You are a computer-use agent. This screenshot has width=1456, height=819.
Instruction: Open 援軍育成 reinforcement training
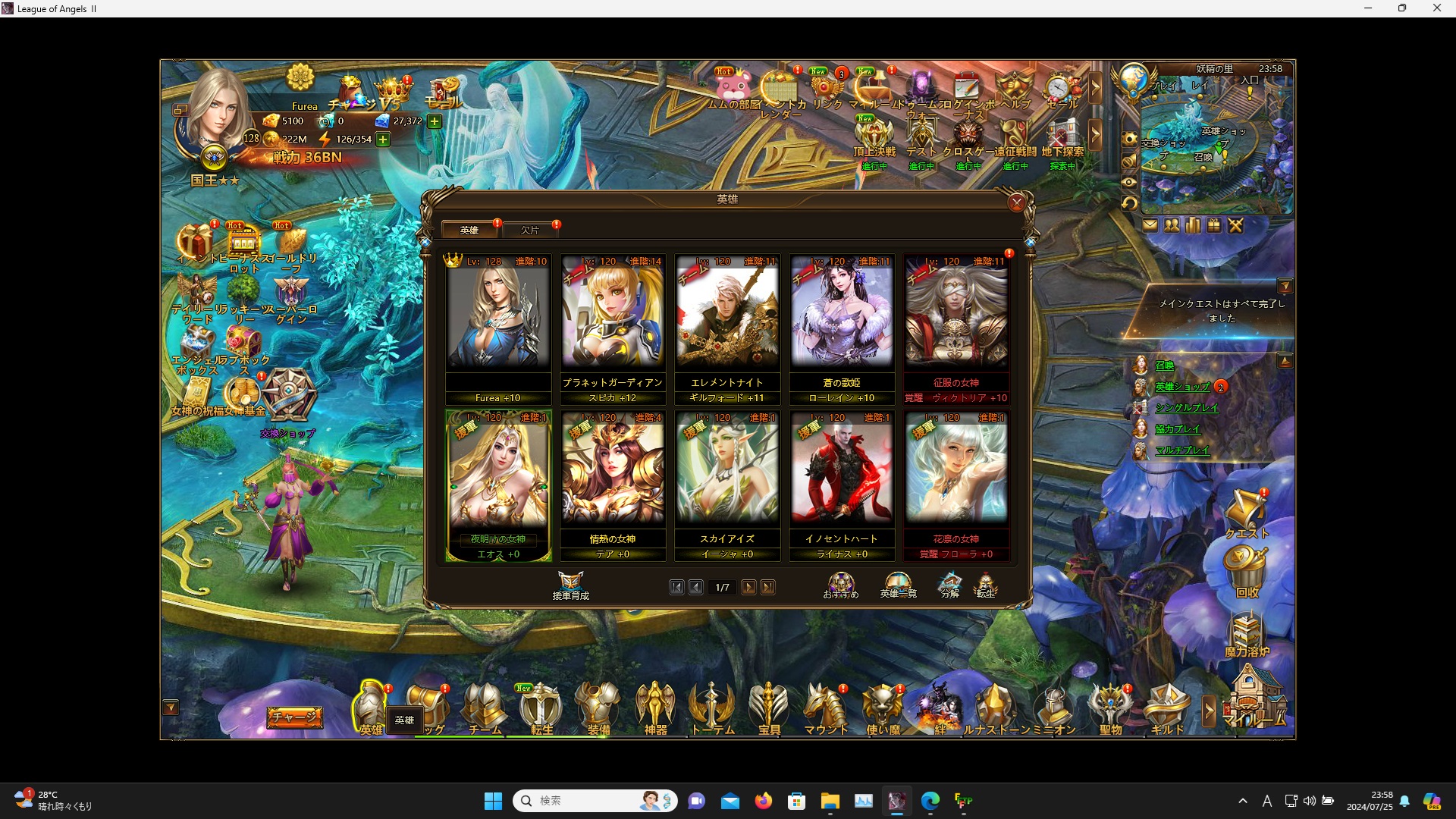pos(570,585)
